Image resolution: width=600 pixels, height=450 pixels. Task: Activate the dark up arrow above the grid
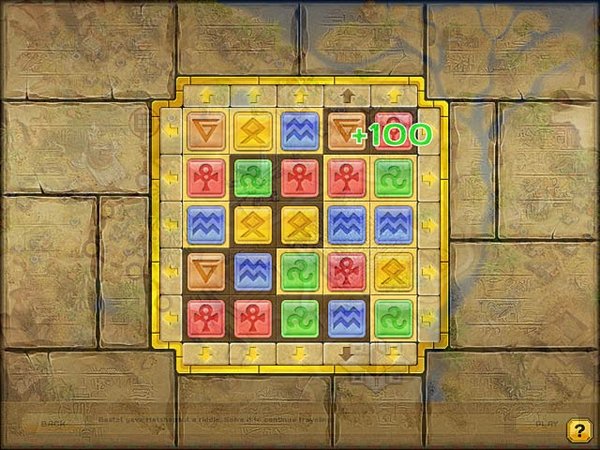coord(347,96)
